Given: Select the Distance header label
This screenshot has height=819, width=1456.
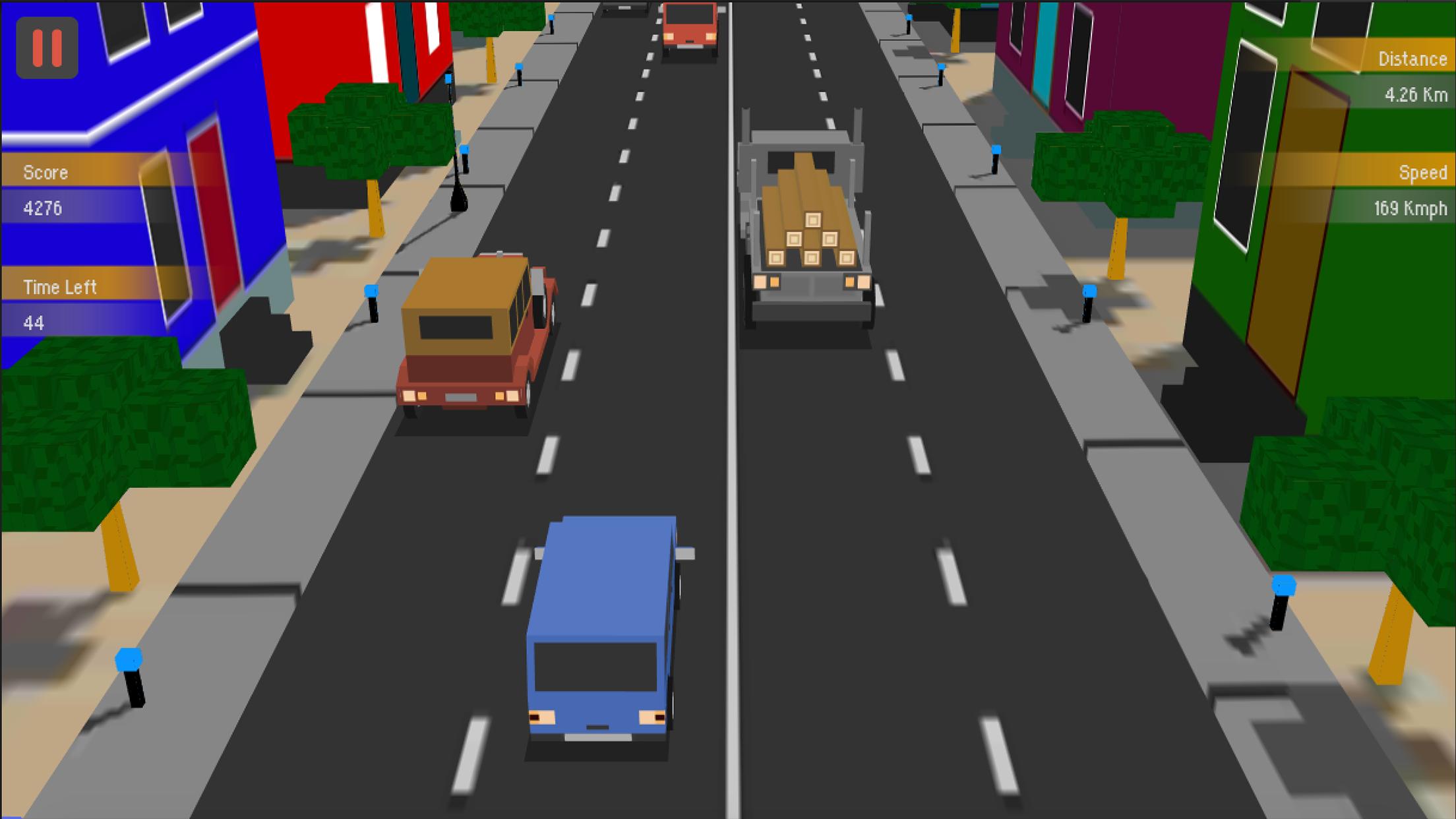Looking at the screenshot, I should pyautogui.click(x=1413, y=59).
